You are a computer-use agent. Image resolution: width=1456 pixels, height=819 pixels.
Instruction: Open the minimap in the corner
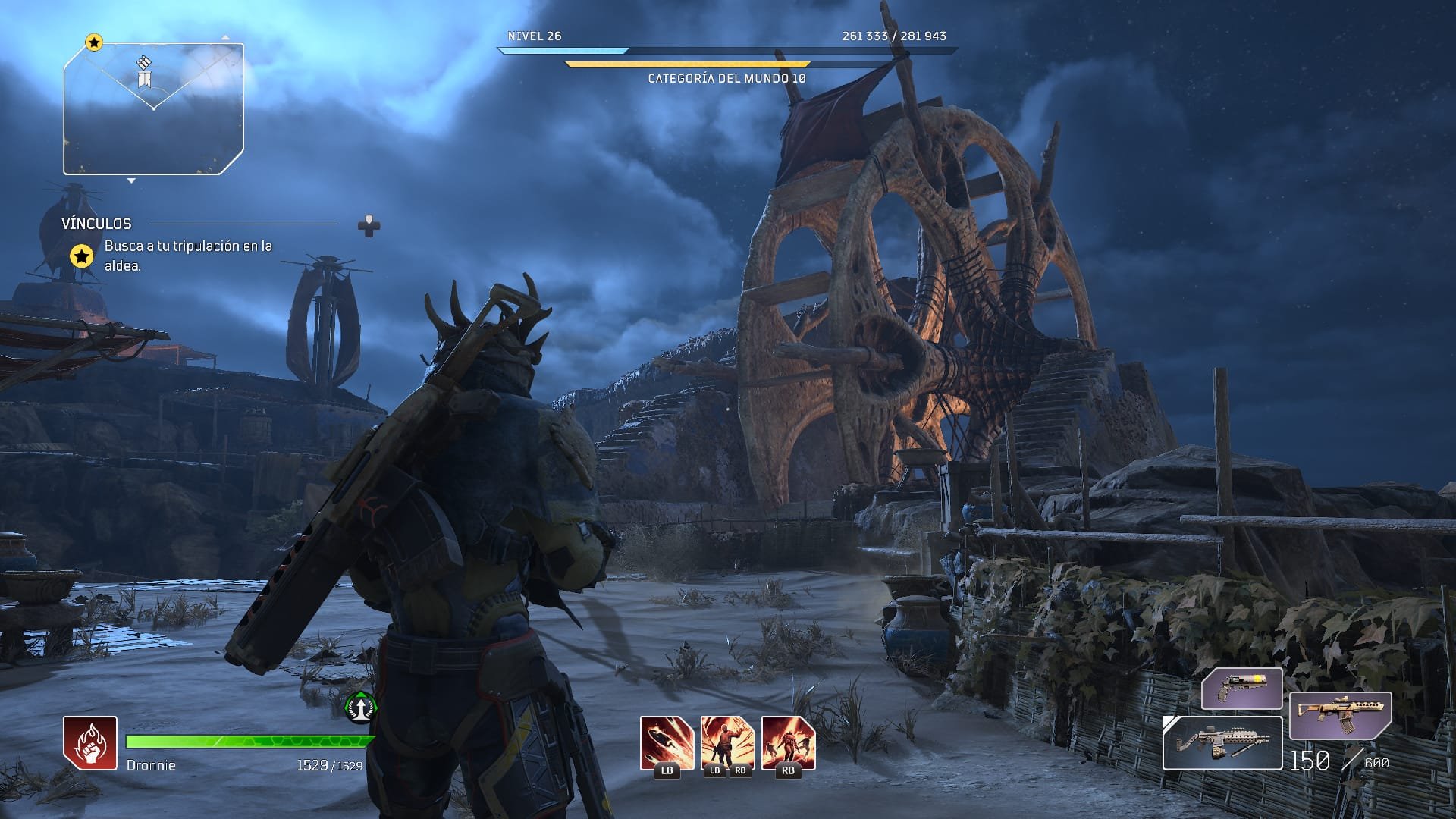pyautogui.click(x=153, y=109)
